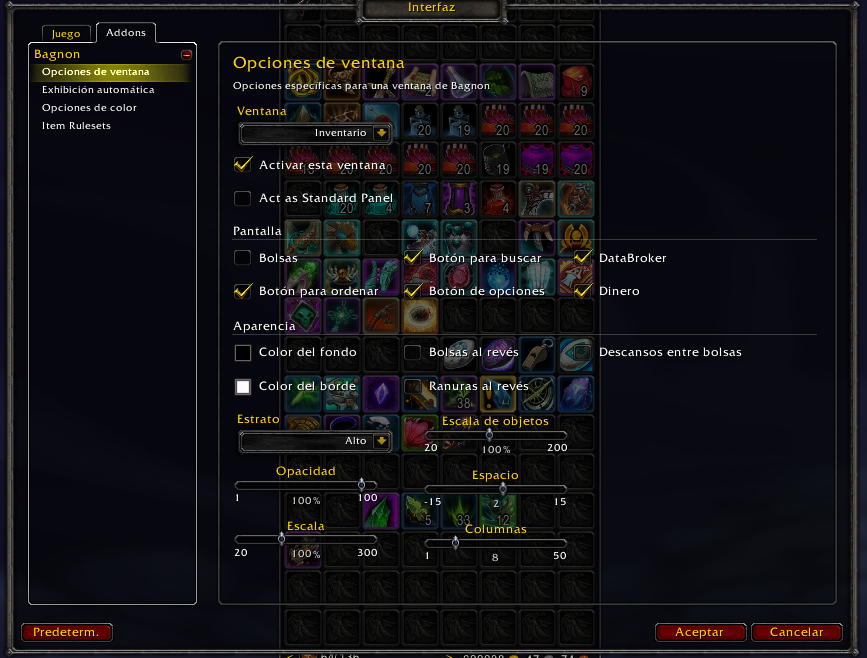
Task: Toggle Activar esta ventana checkbox
Action: click(242, 164)
